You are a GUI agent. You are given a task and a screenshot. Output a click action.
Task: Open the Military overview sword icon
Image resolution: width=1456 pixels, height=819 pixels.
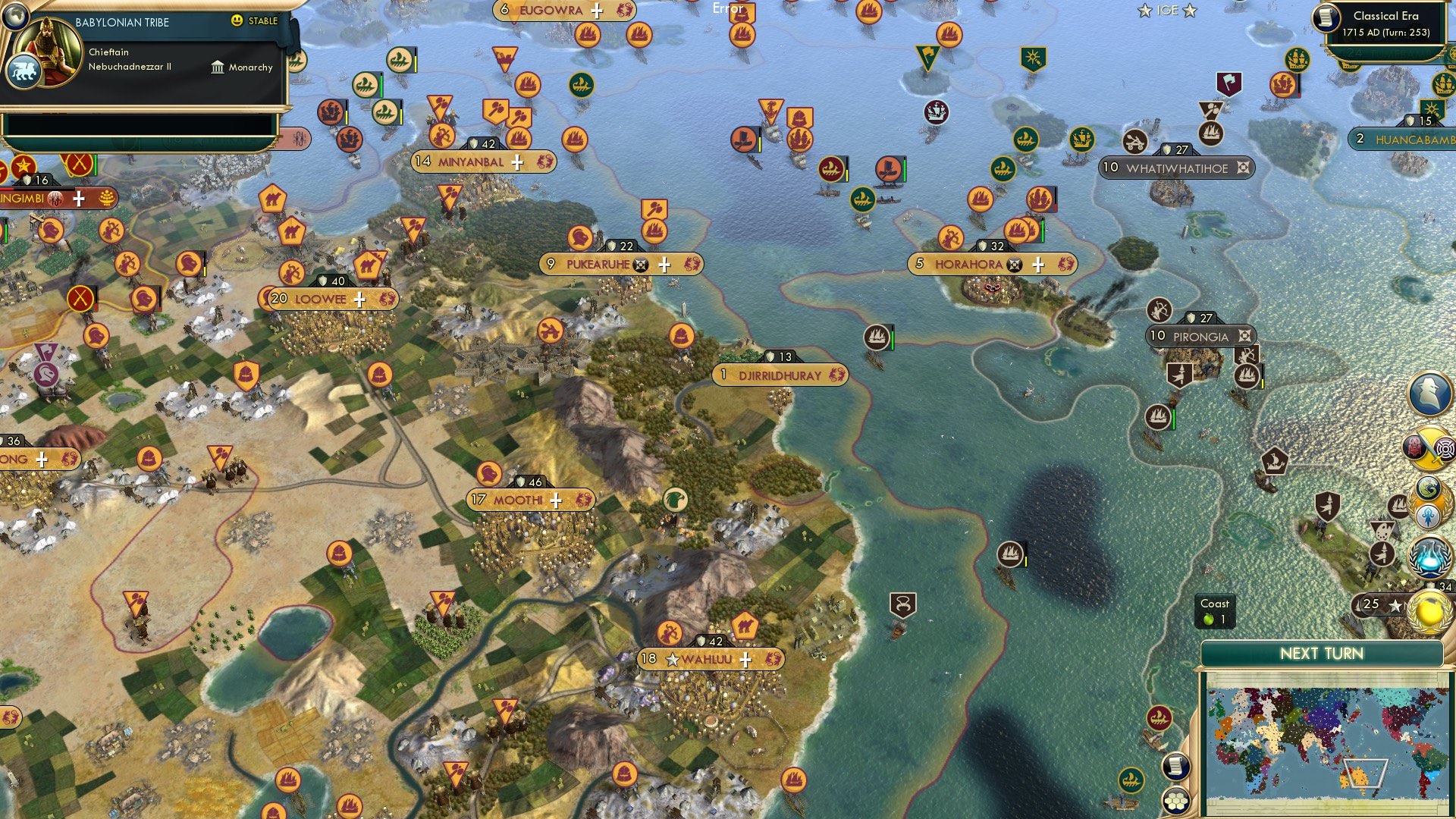tap(1430, 447)
